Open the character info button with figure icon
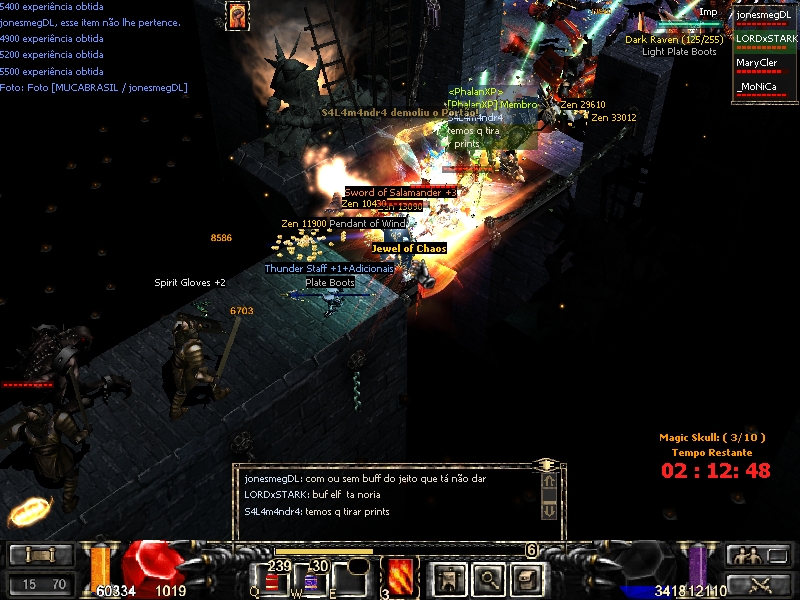Screen dimensions: 800x600 (448, 578)
